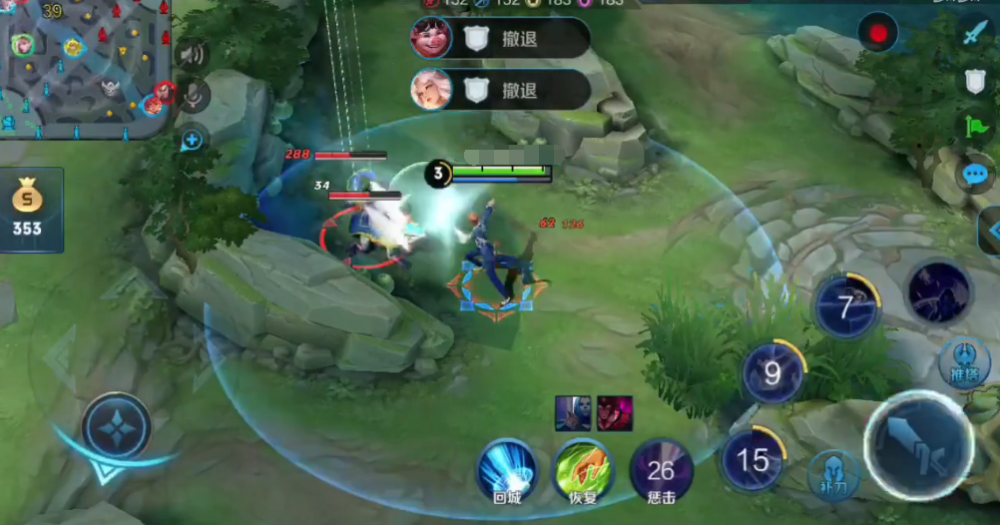Hit the large basic attack button
This screenshot has height=525, width=1000.
pyautogui.click(x=918, y=444)
